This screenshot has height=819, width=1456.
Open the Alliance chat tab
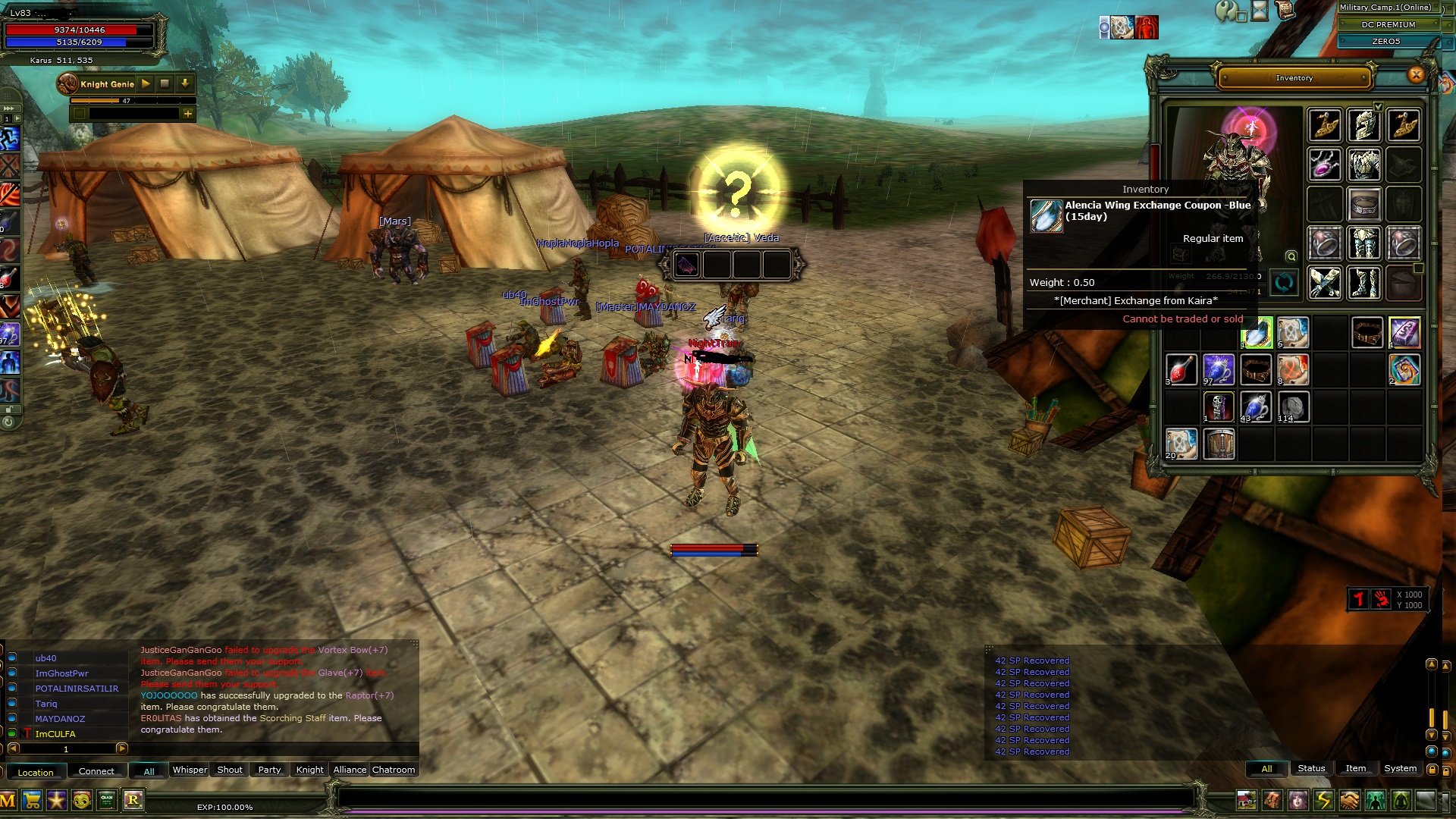pyautogui.click(x=350, y=770)
